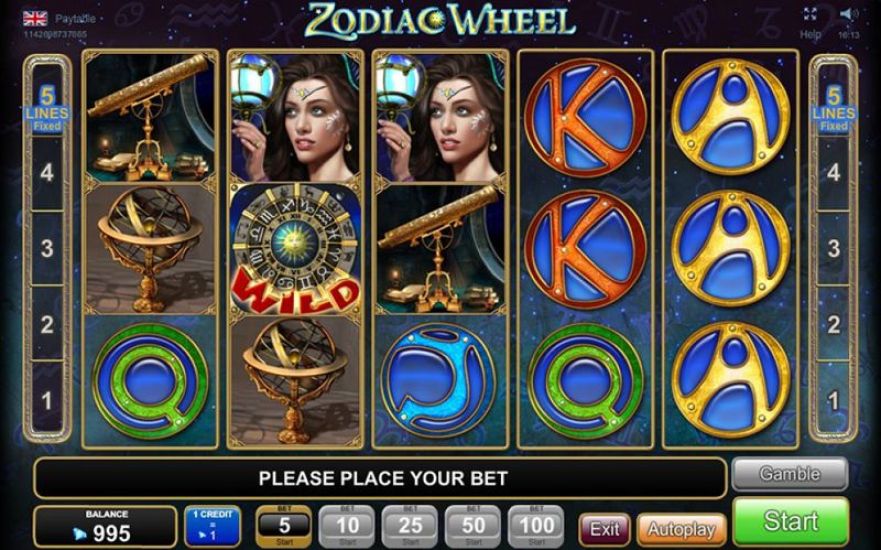The image size is (881, 550).
Task: Mute the game sound via speaker icon
Action: point(849,15)
